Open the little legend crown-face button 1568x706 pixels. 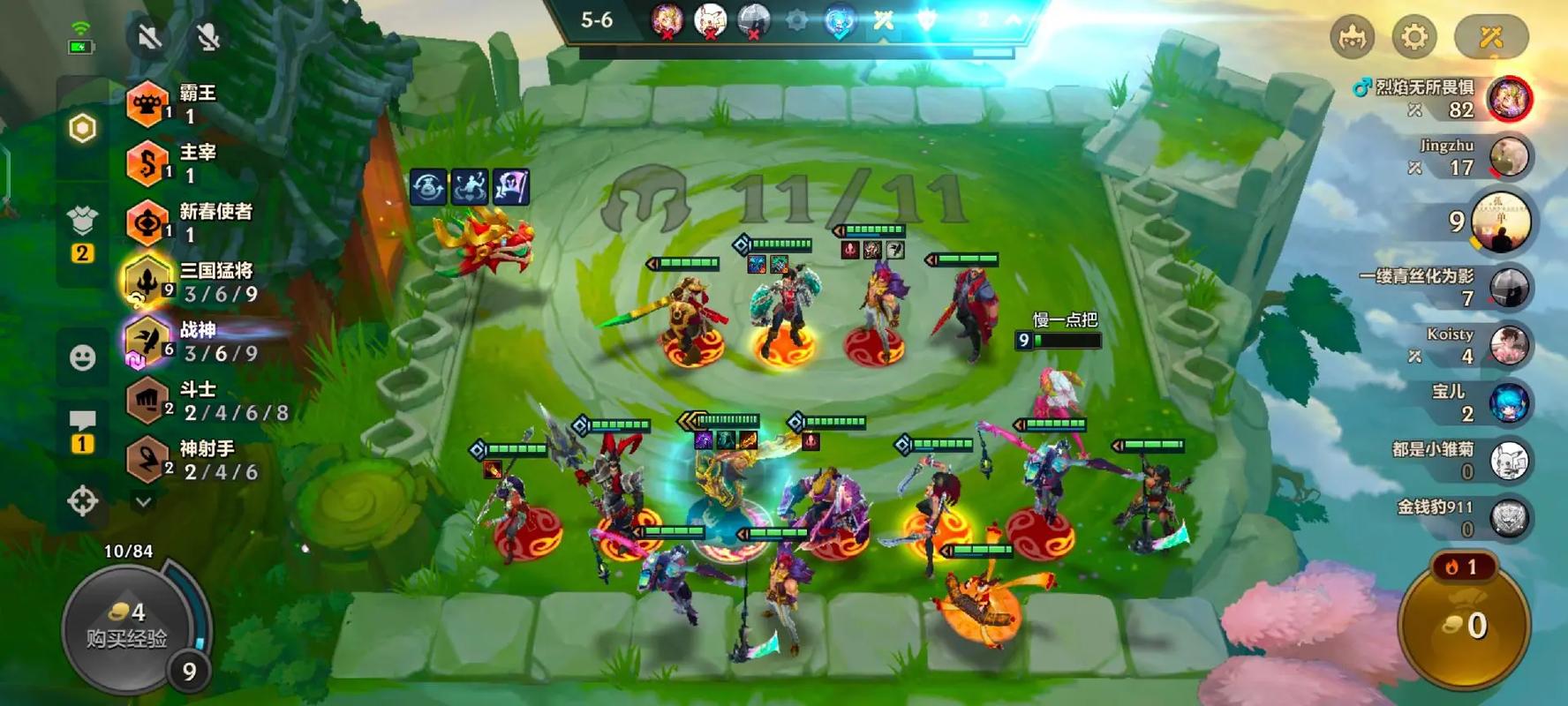point(1352,37)
